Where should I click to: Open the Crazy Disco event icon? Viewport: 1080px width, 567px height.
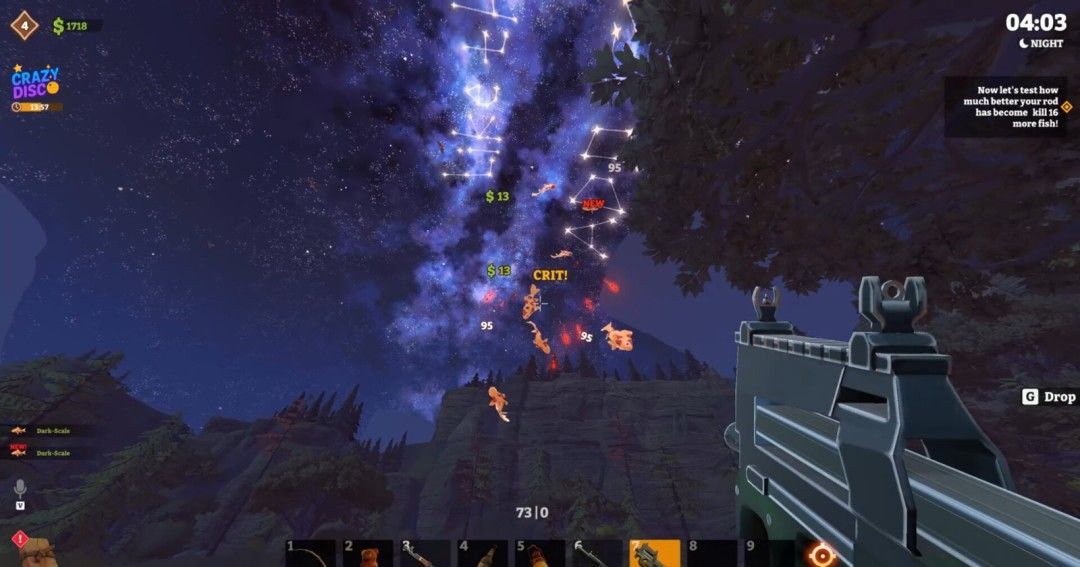[x=35, y=83]
